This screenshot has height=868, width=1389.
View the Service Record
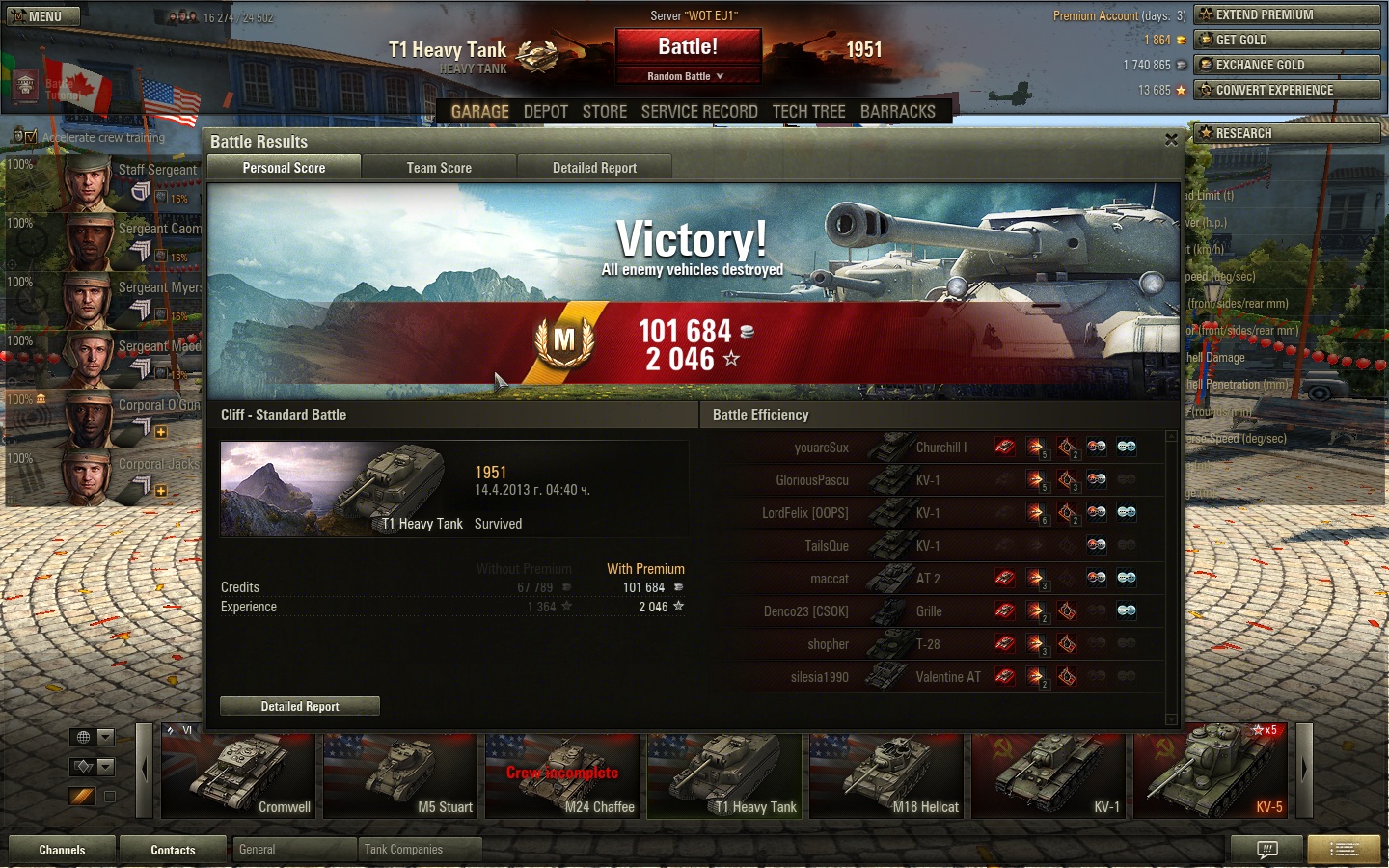[x=699, y=112]
